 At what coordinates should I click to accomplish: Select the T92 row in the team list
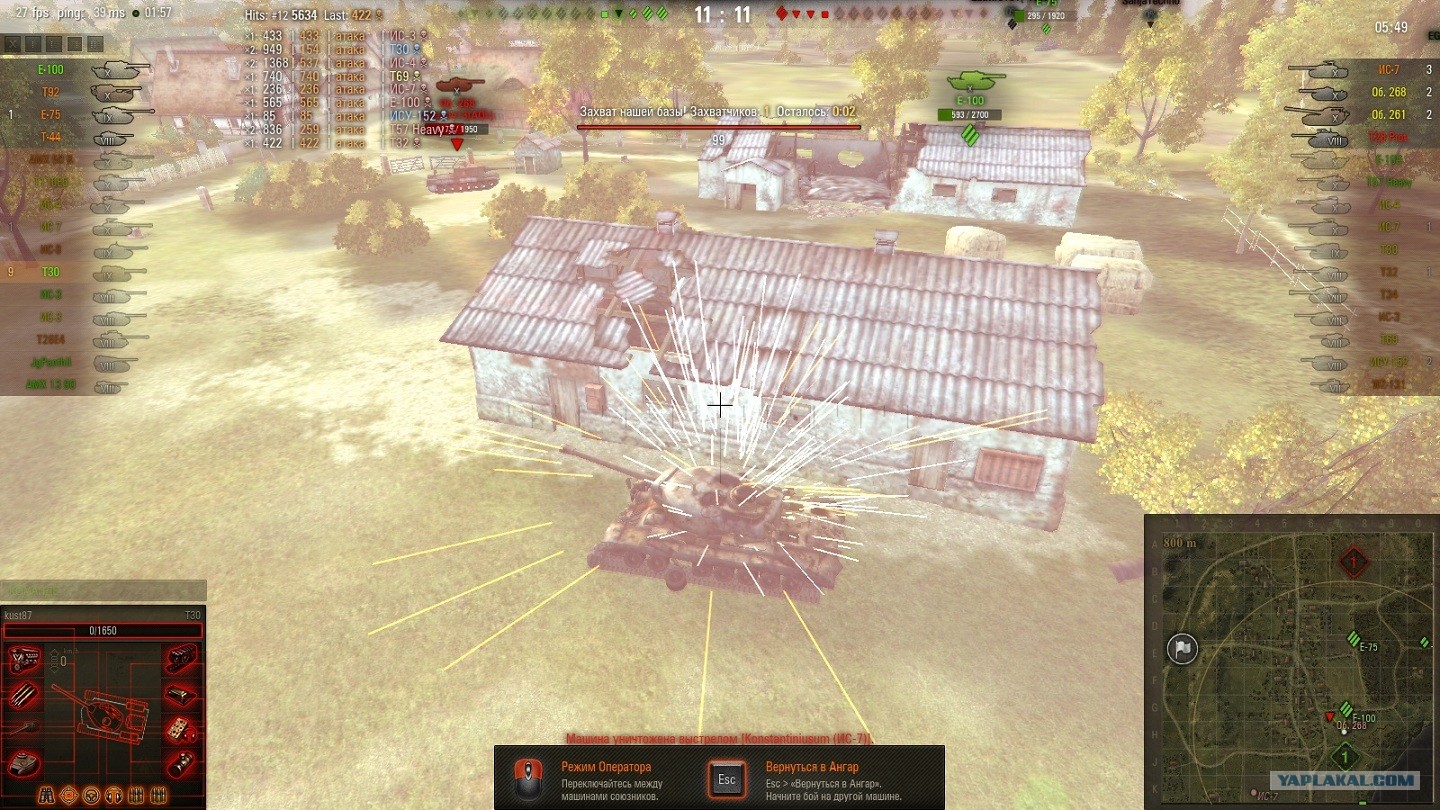pyautogui.click(x=51, y=92)
